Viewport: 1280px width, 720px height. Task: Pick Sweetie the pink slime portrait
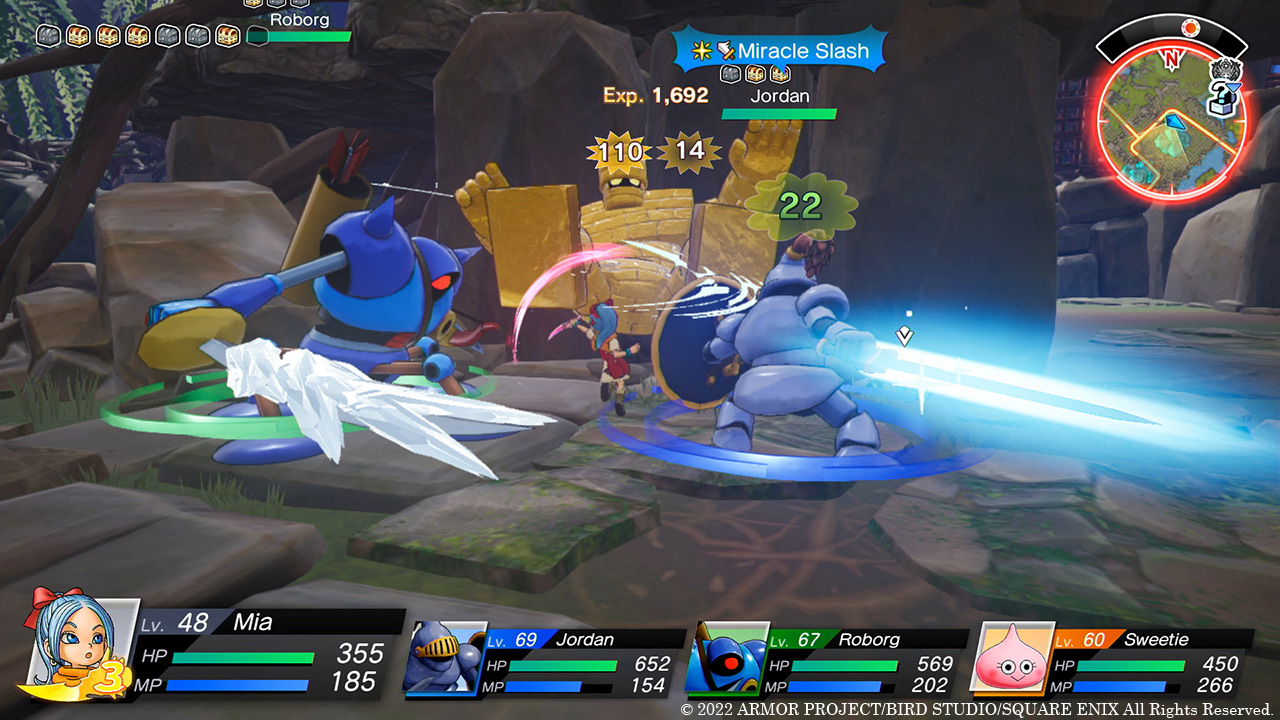[1012, 656]
